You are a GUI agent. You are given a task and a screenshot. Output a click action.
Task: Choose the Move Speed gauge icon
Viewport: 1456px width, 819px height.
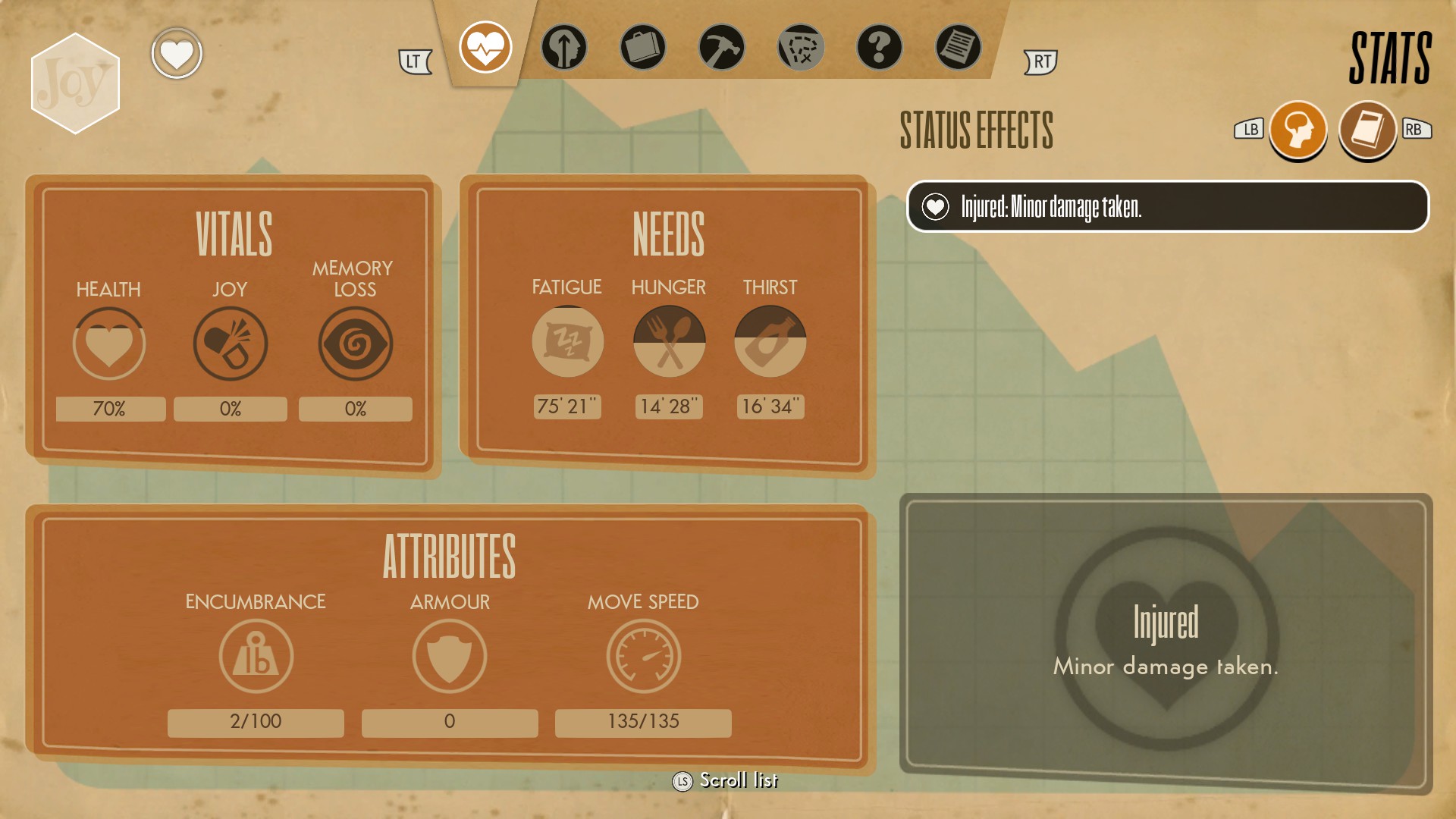(x=643, y=656)
